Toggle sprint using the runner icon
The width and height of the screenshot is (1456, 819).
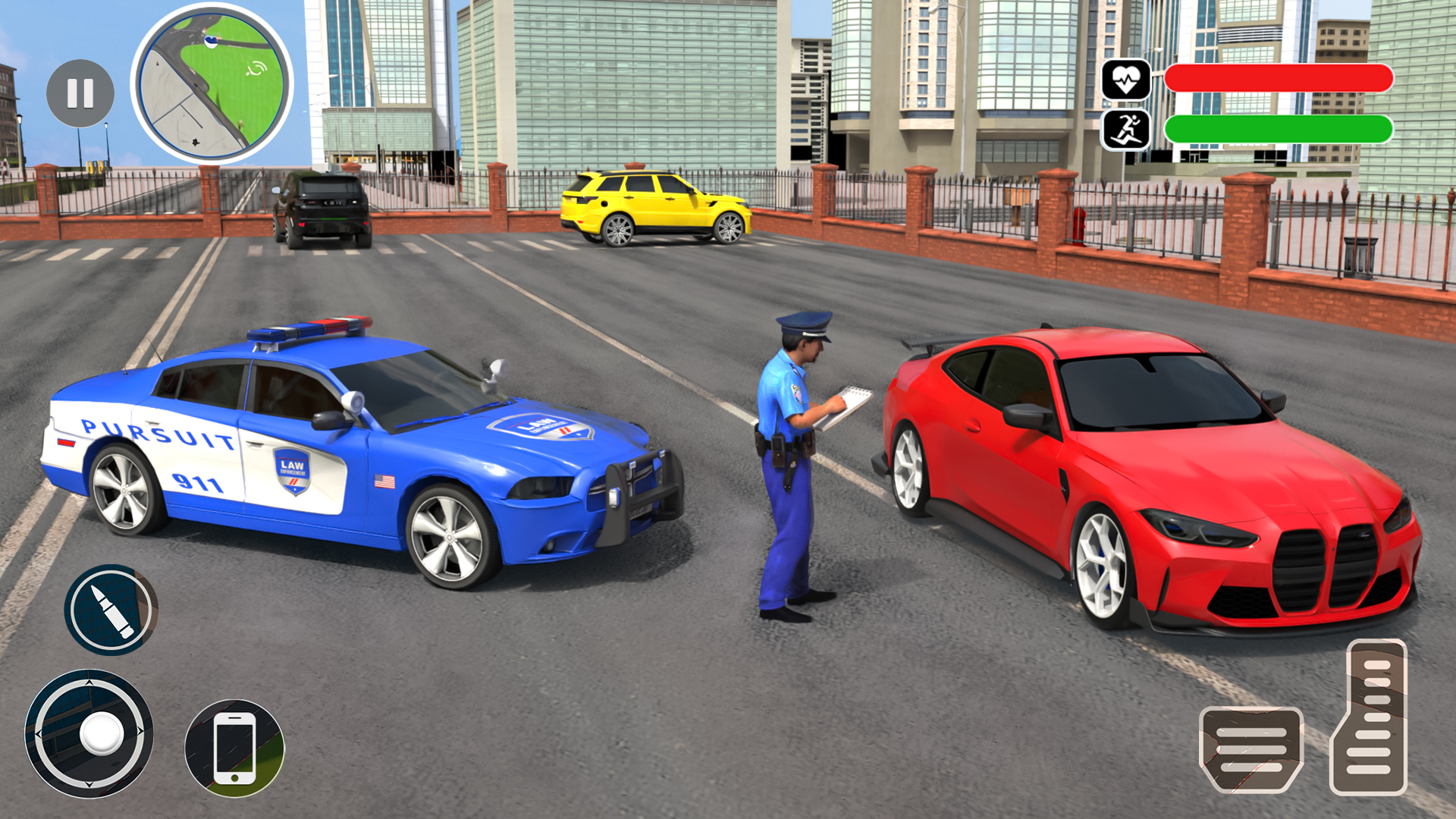[1128, 127]
